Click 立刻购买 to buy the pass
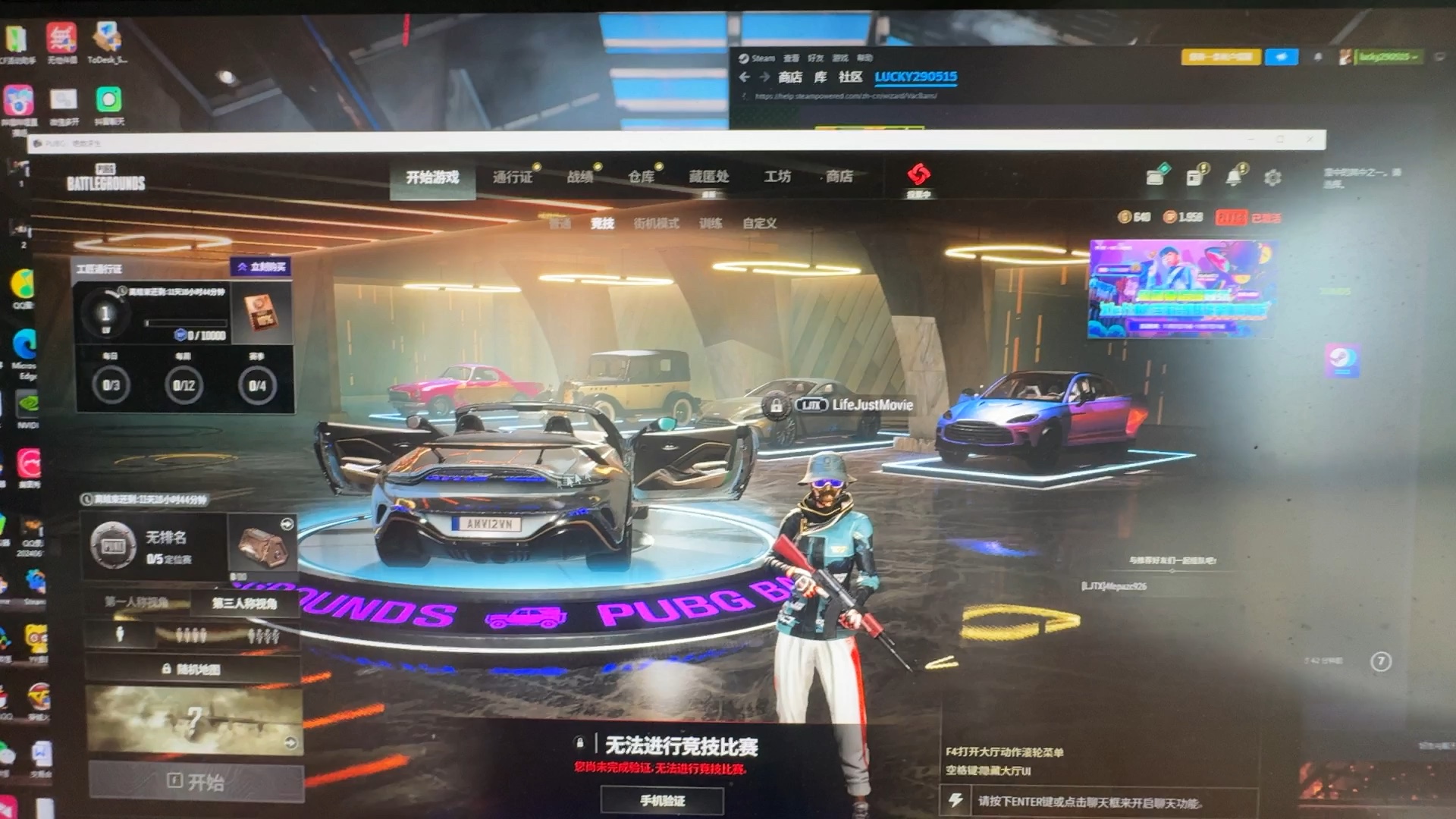 258,266
